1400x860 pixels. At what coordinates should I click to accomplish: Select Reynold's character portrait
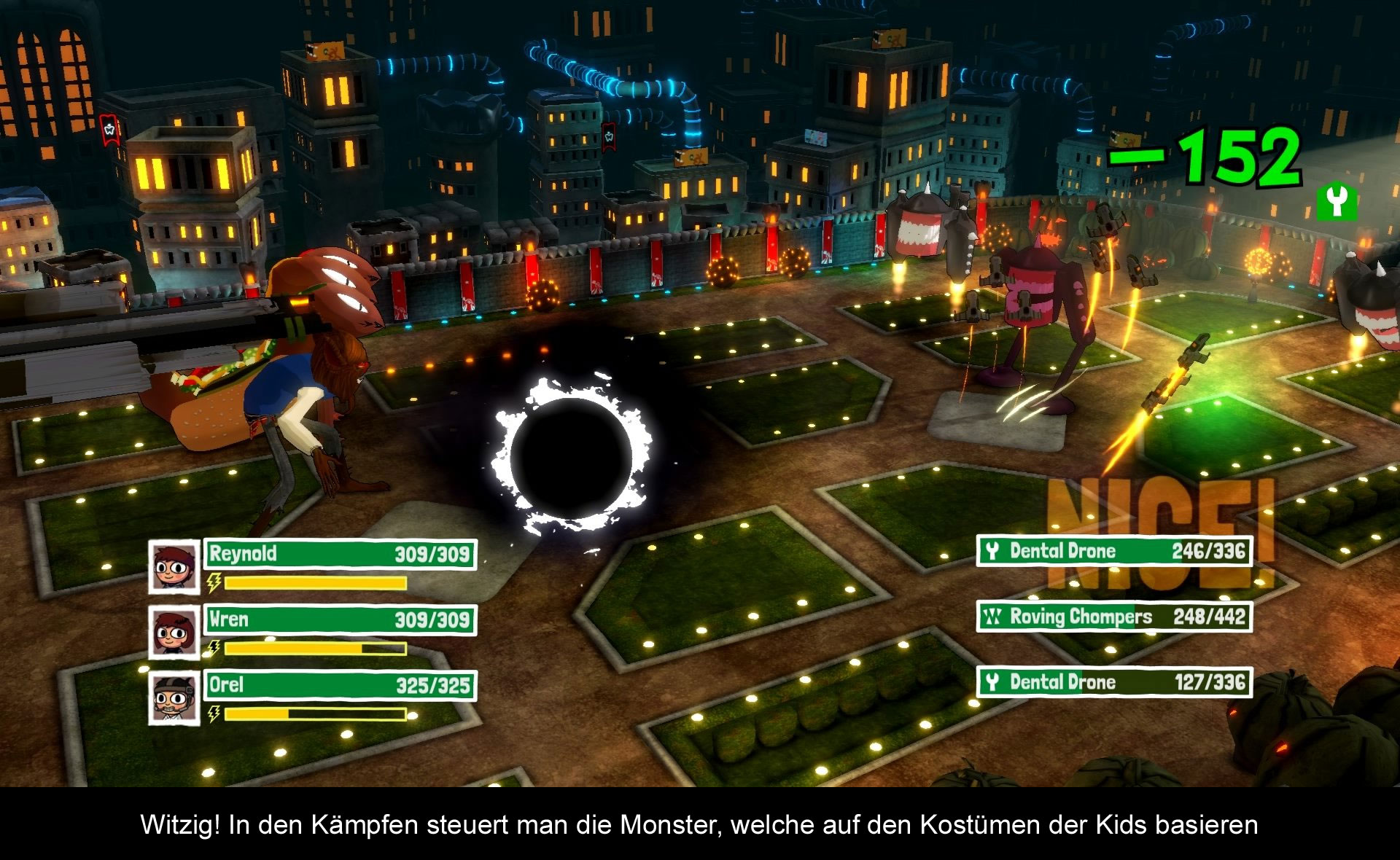174,566
